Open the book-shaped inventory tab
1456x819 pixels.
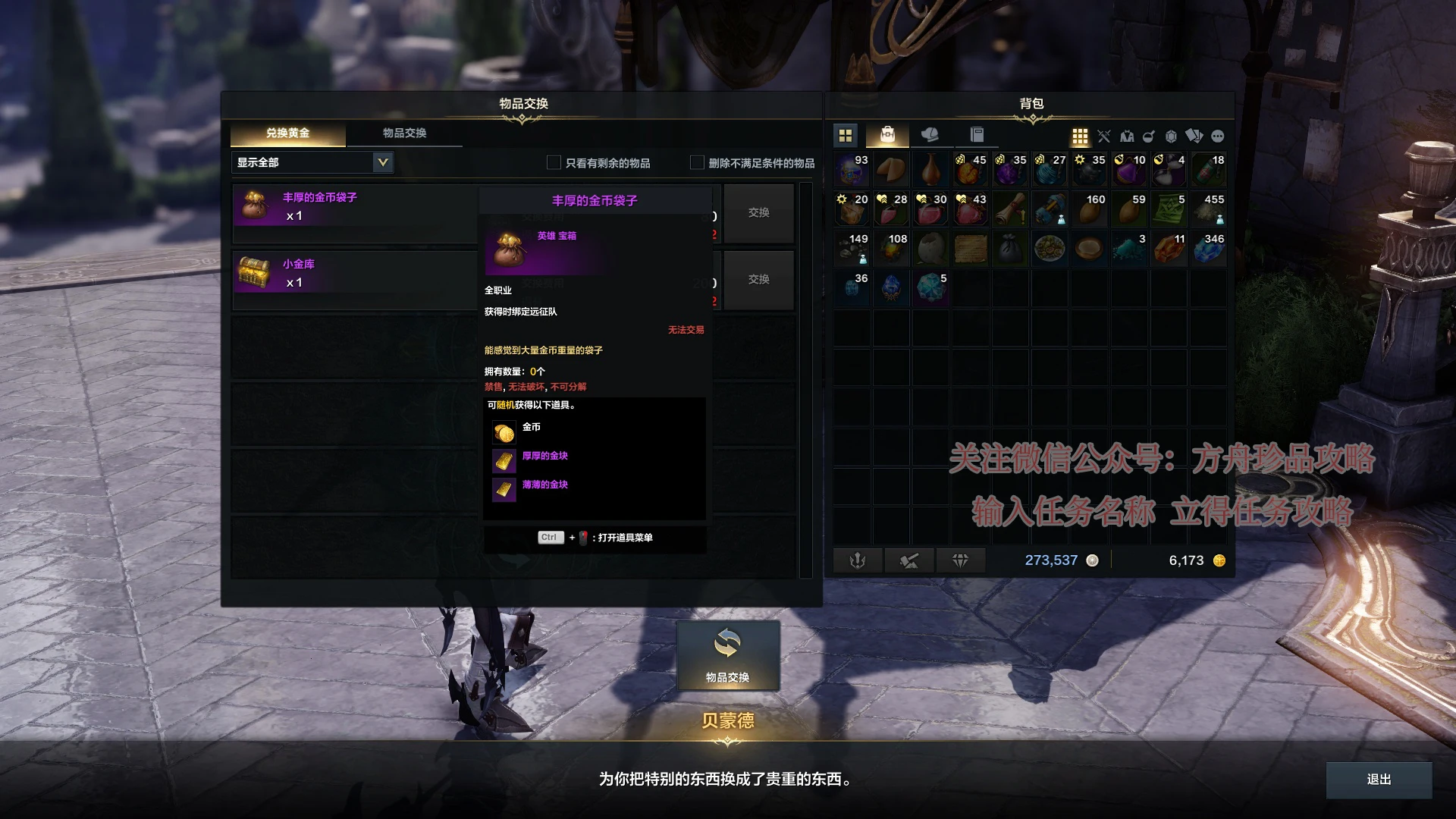(977, 135)
